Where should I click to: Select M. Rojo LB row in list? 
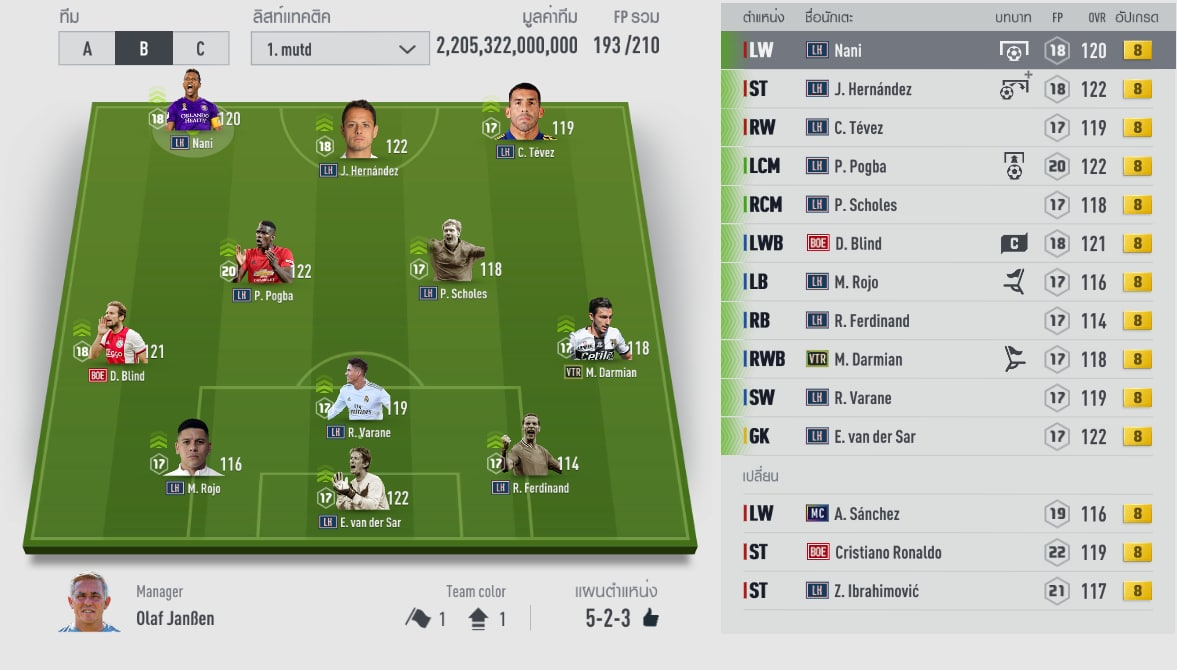[946, 282]
